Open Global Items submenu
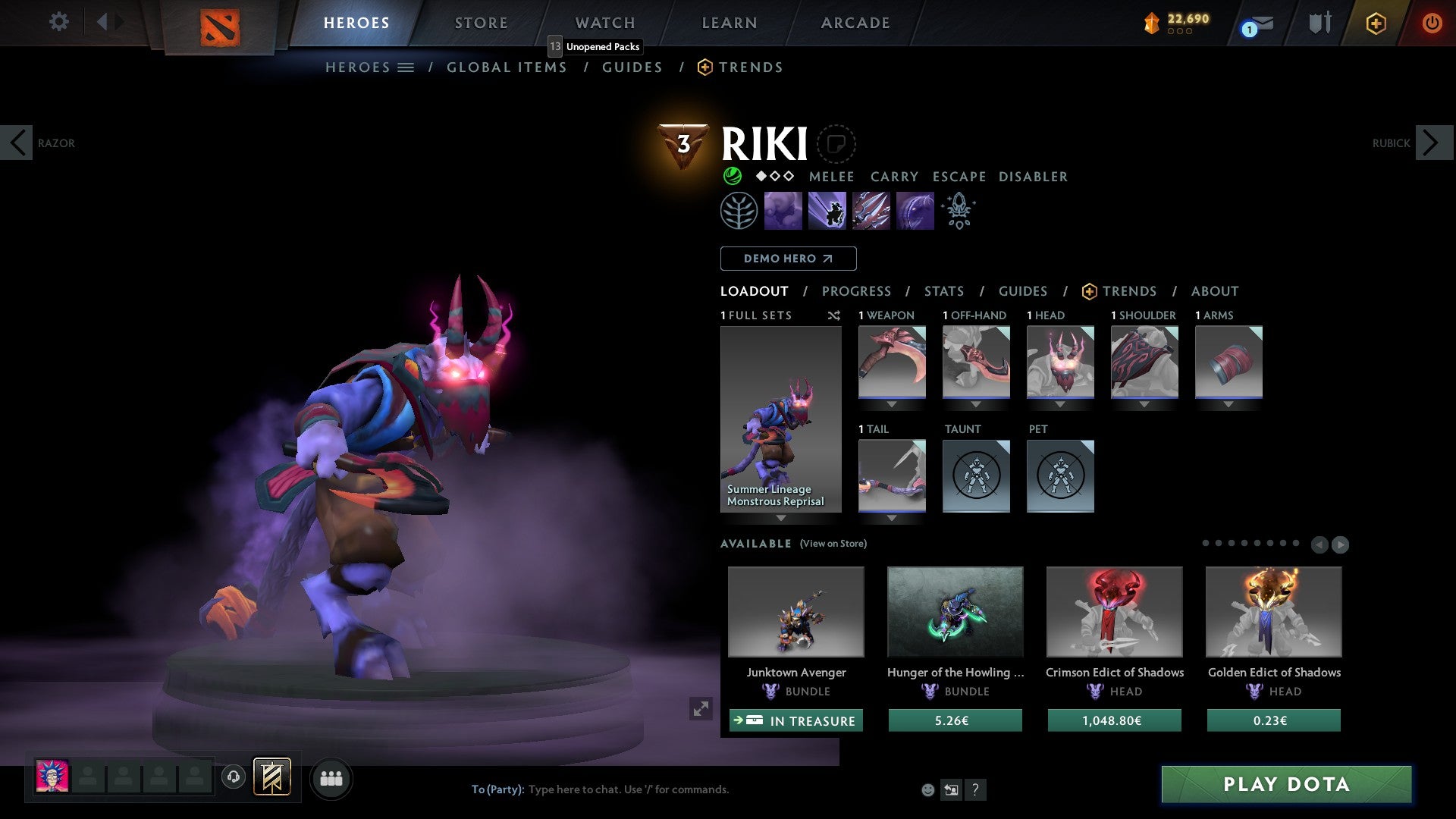Viewport: 1456px width, 819px height. tap(507, 67)
